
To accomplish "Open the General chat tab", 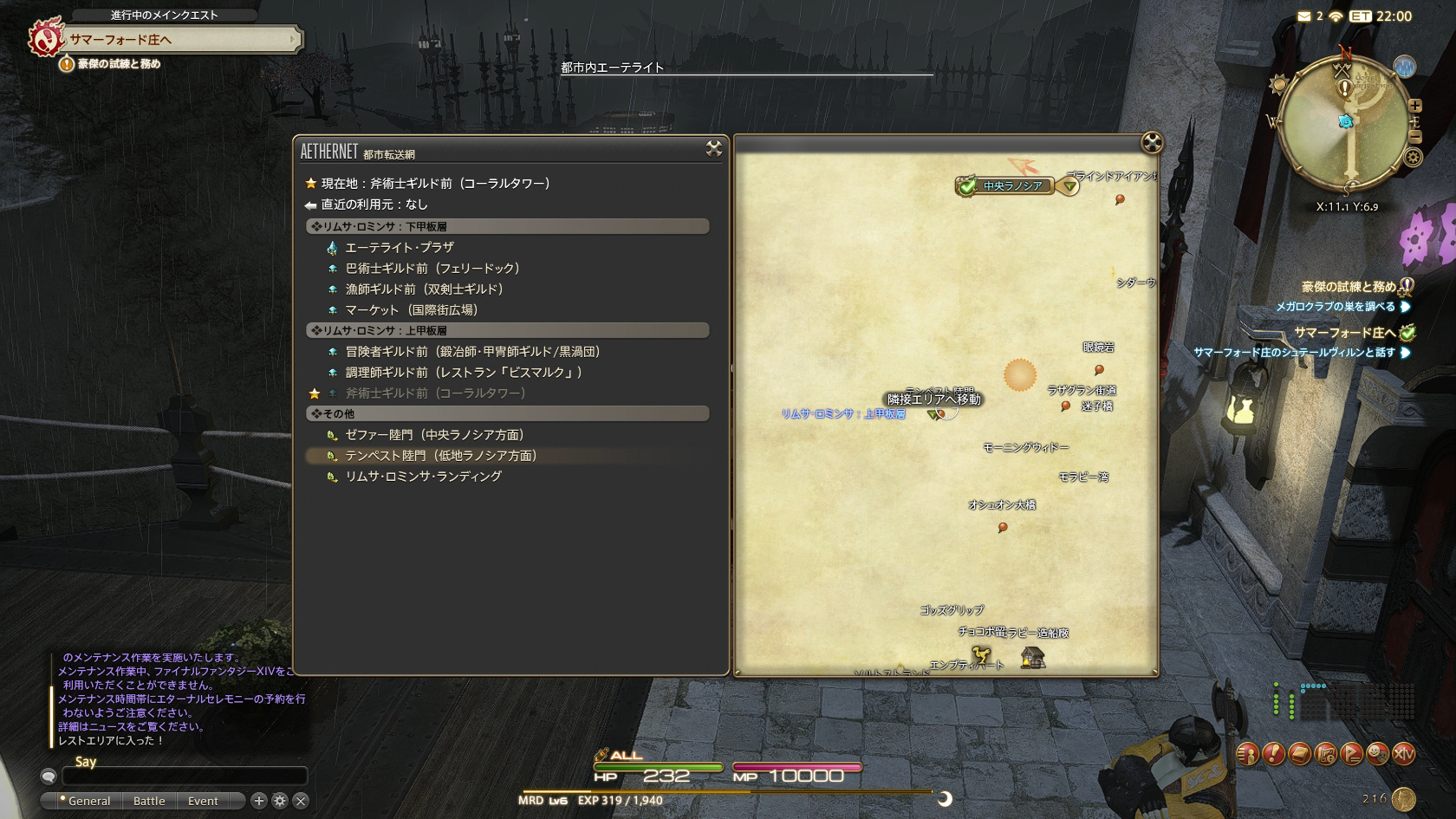I will click(x=88, y=801).
